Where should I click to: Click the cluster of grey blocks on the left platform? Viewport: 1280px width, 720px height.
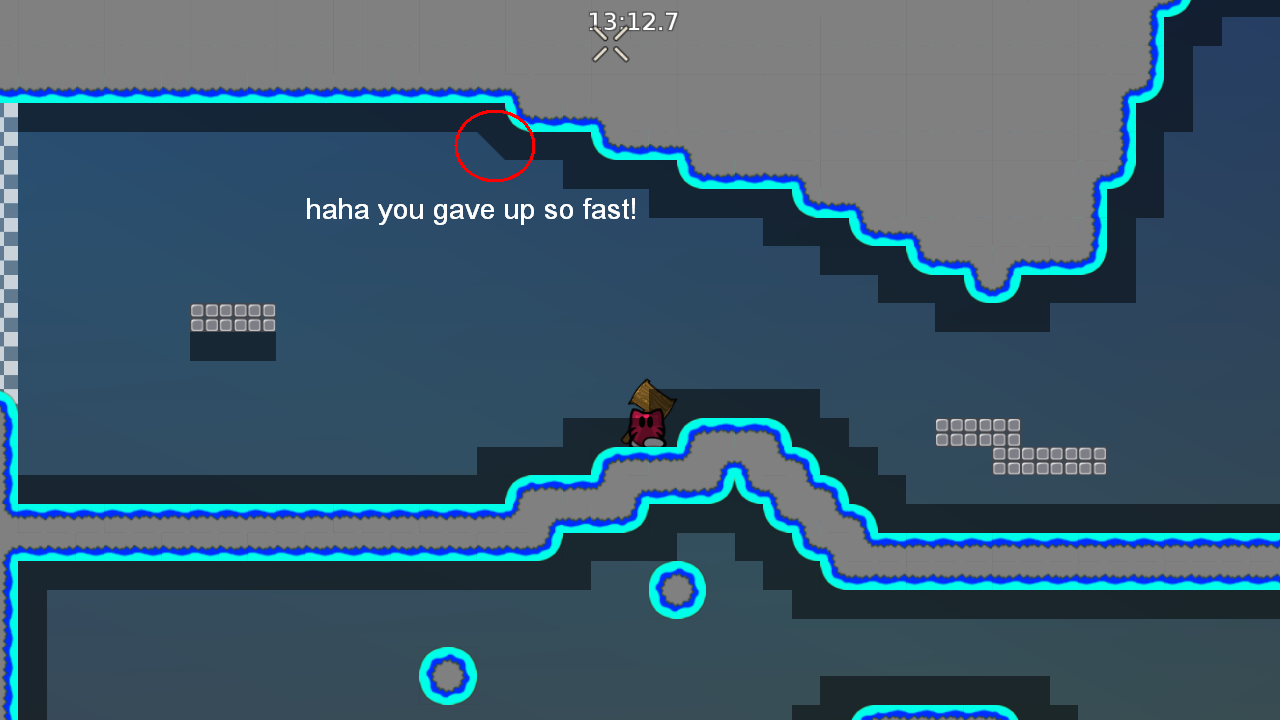point(232,317)
